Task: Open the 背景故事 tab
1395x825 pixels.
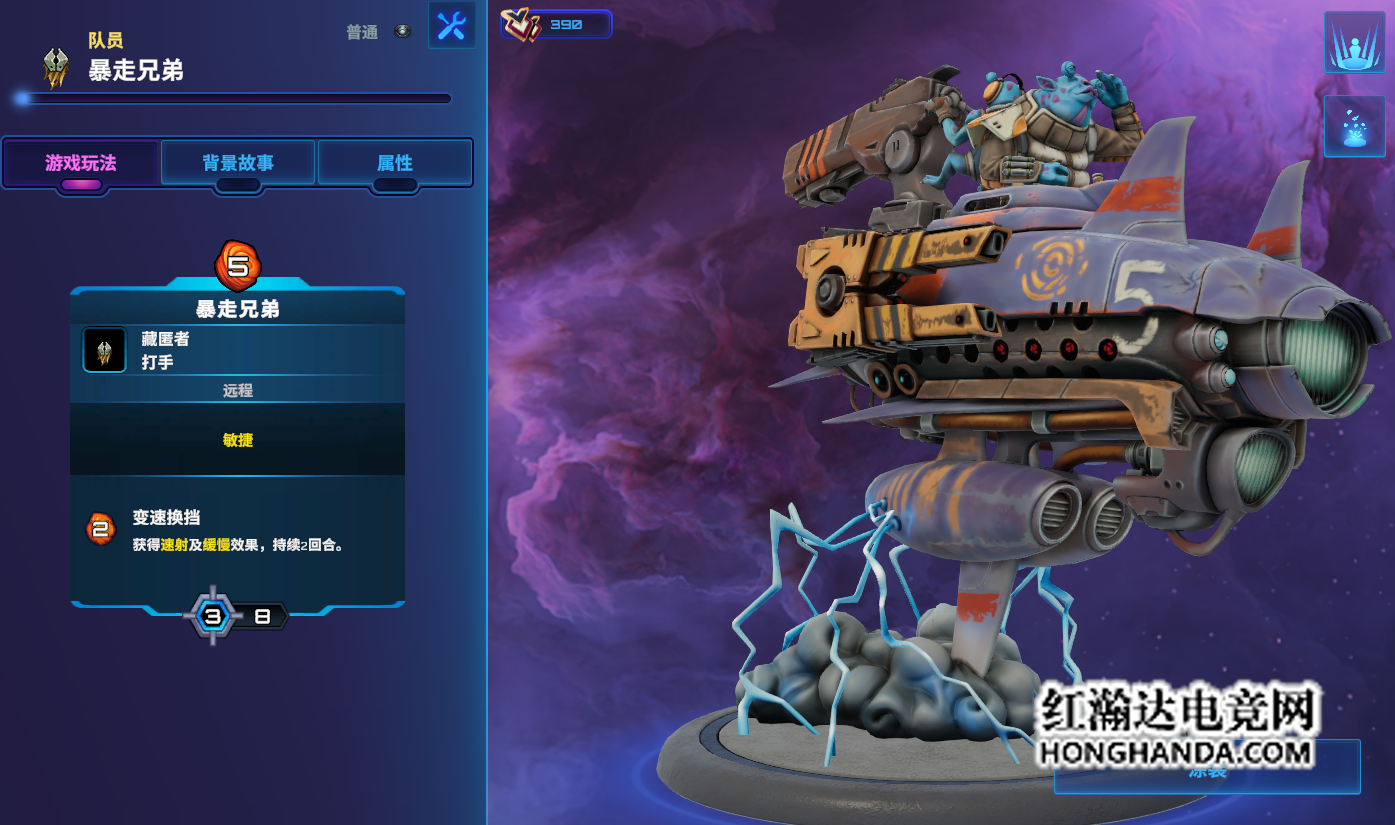Action: [x=238, y=163]
